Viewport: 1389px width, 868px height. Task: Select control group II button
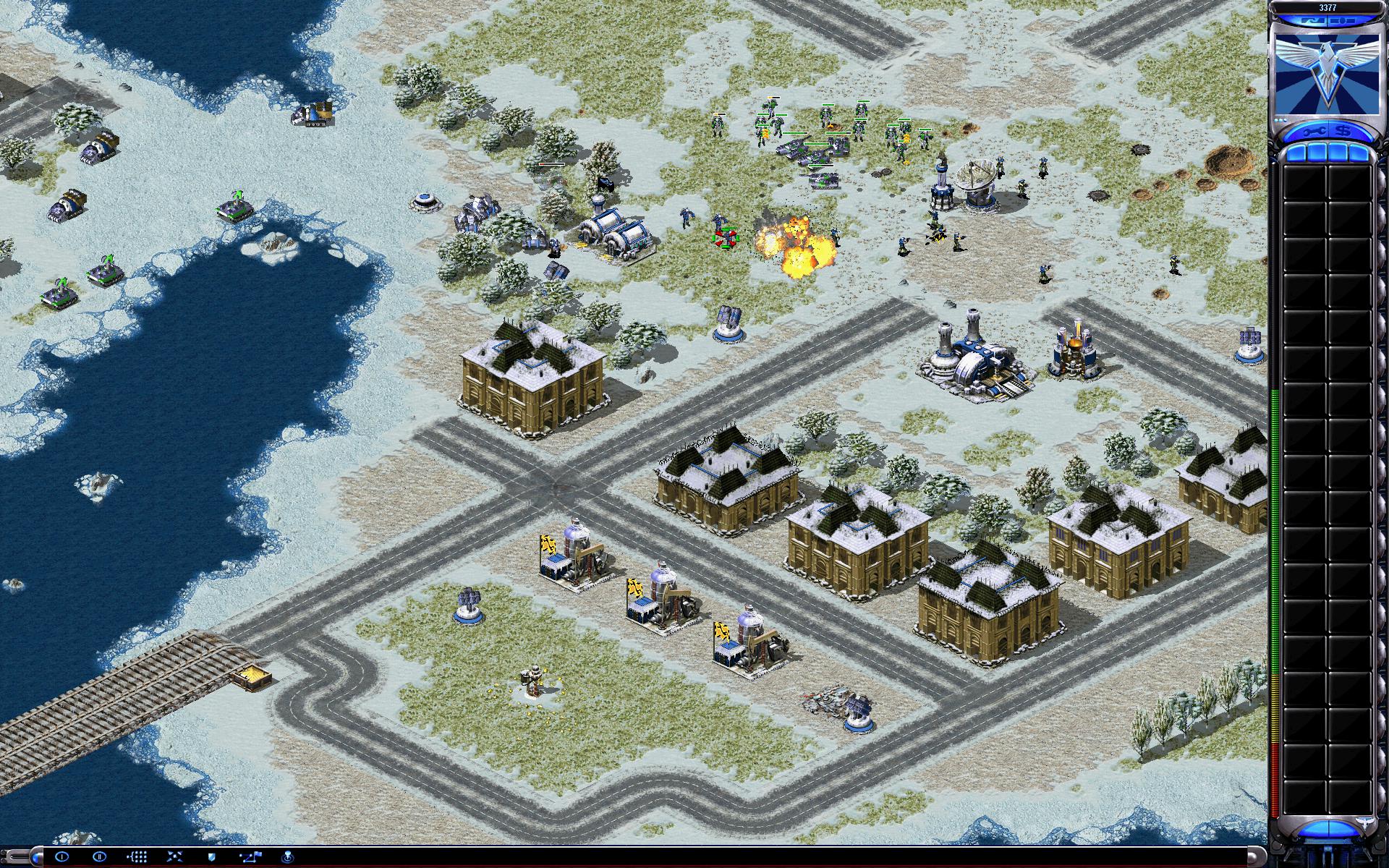[100, 856]
